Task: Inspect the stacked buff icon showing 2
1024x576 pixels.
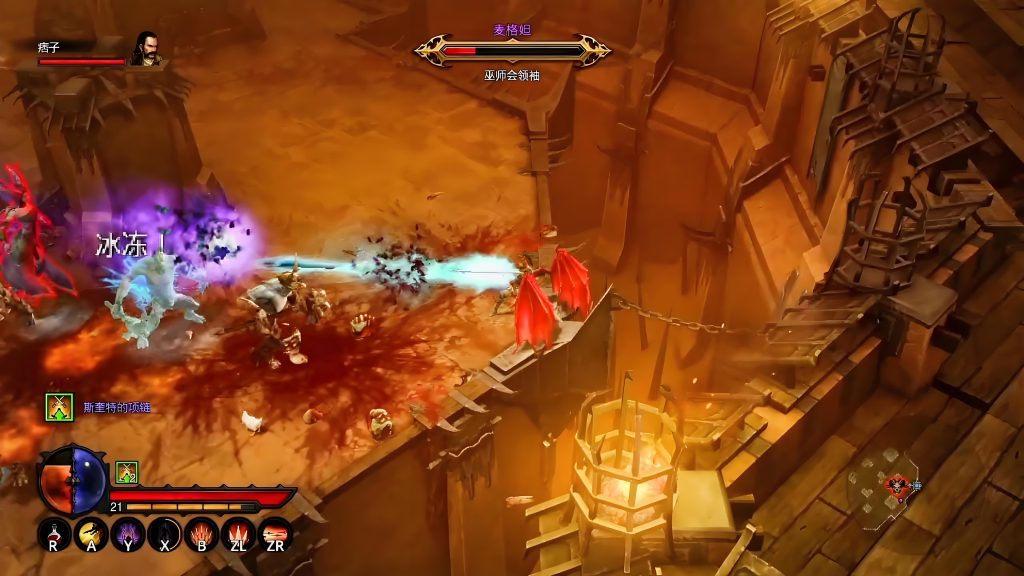Action: pyautogui.click(x=126, y=472)
